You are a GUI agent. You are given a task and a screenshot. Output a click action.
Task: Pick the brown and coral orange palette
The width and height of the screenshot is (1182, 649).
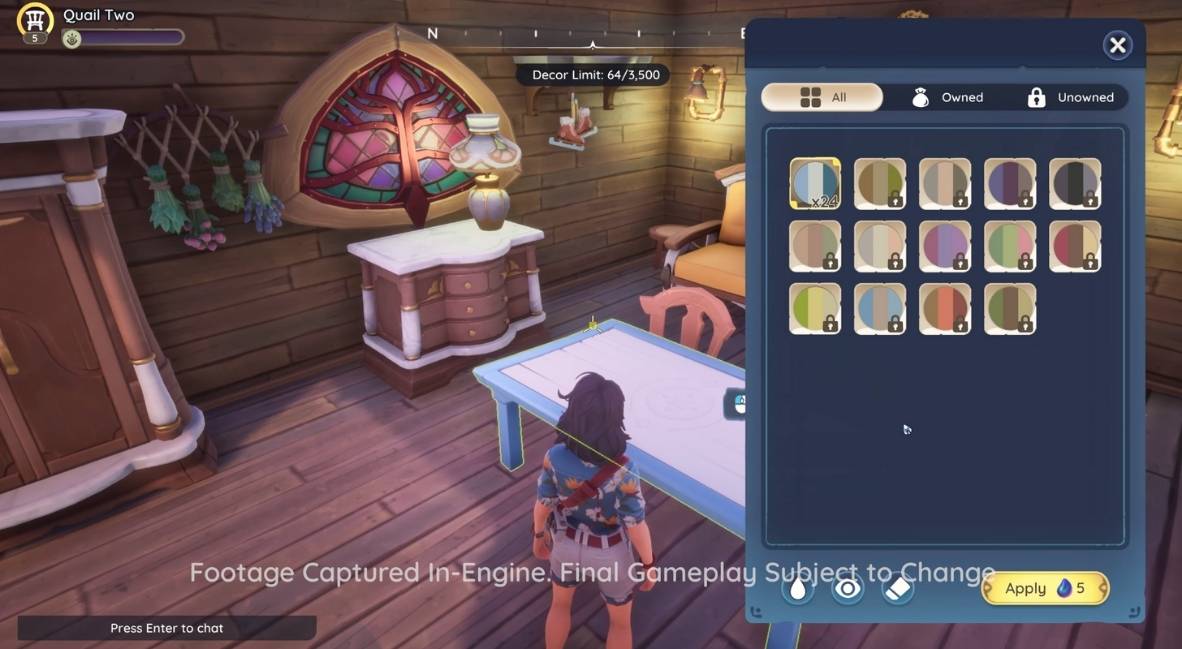click(x=945, y=309)
